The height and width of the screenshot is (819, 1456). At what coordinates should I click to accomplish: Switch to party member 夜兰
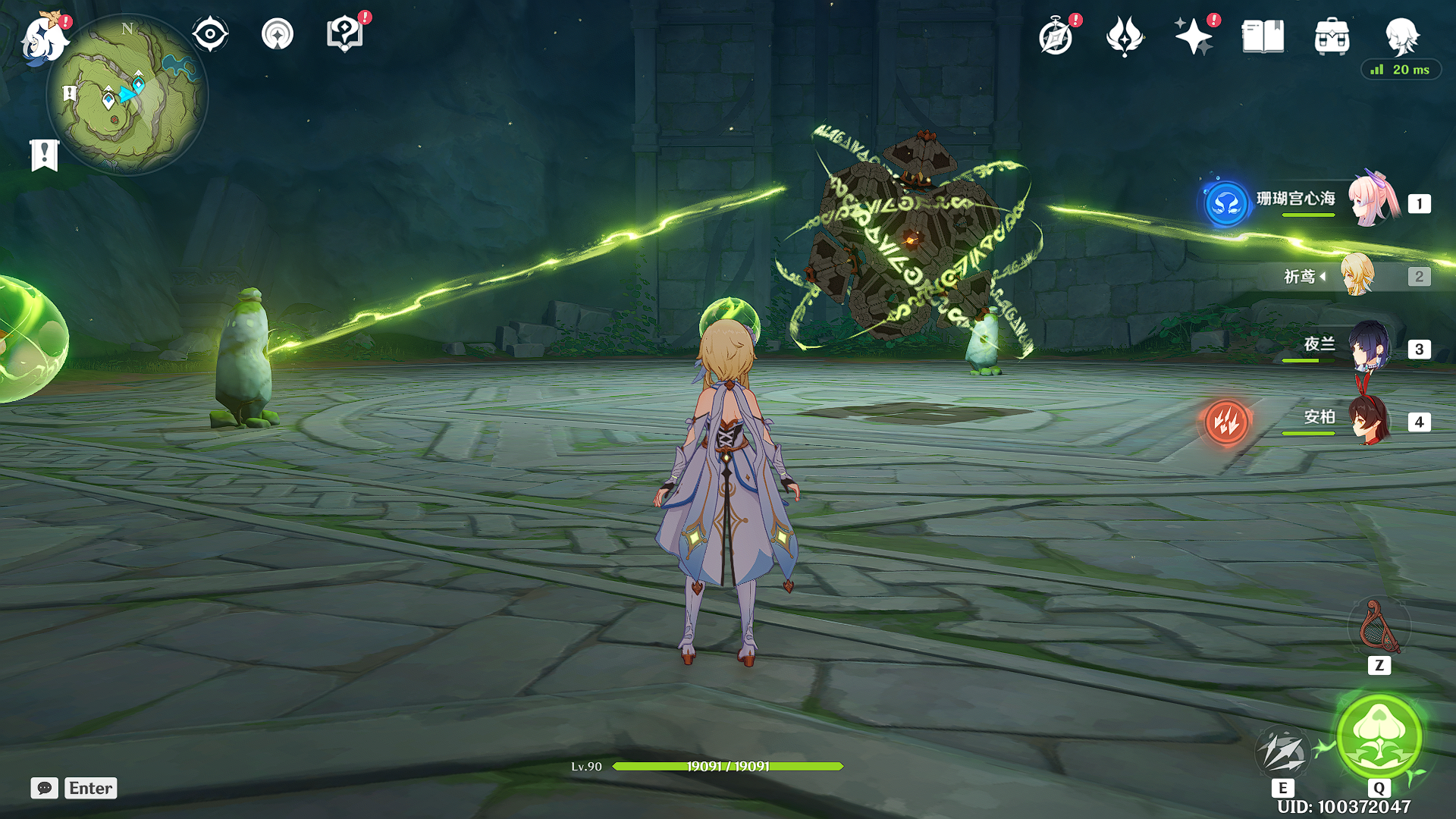[1369, 347]
